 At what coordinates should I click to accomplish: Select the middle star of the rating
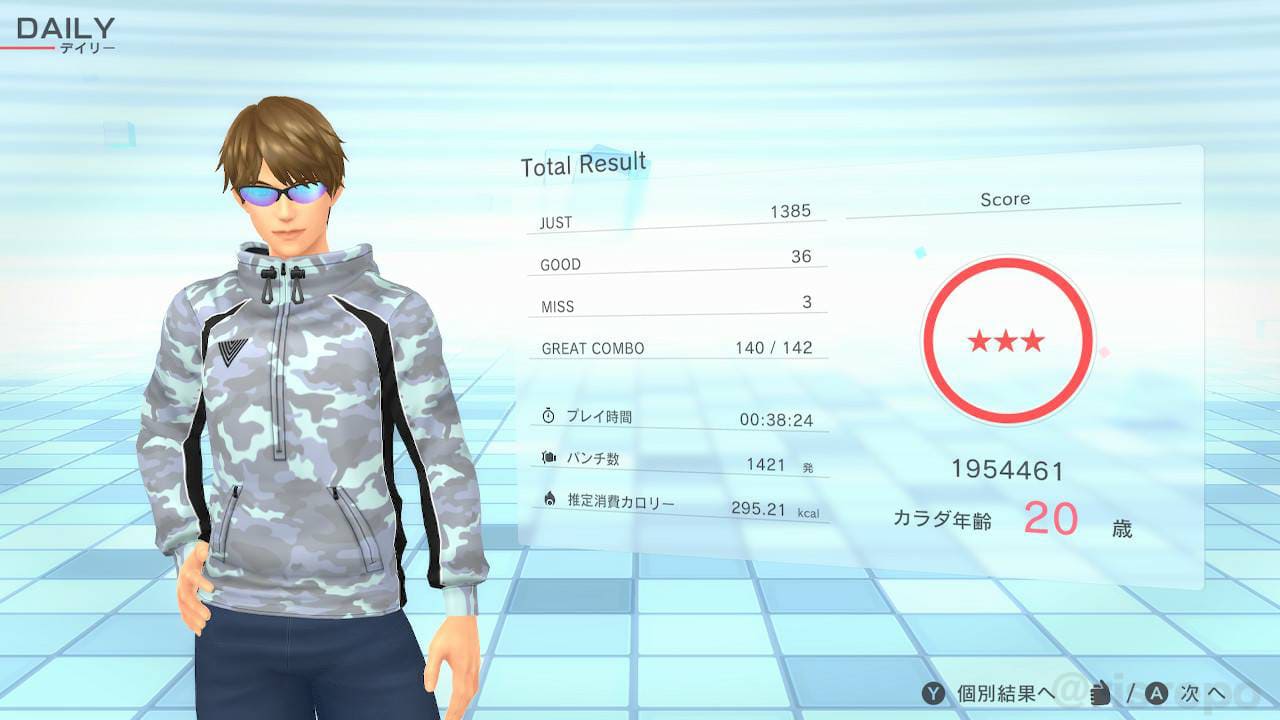pos(1007,340)
